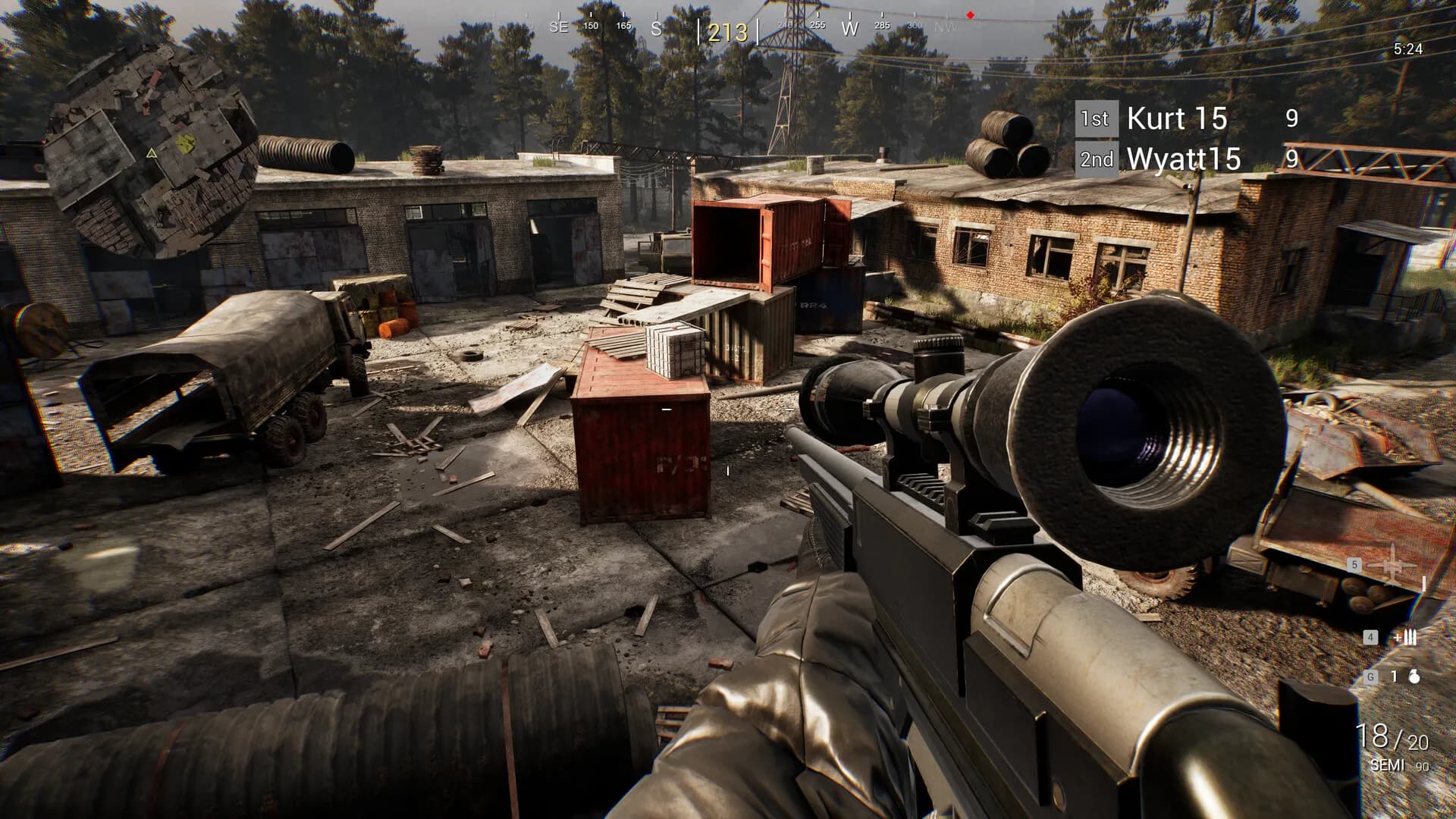Image resolution: width=1456 pixels, height=819 pixels.
Task: Click the reserve ammo count 90
Action: (x=1421, y=766)
